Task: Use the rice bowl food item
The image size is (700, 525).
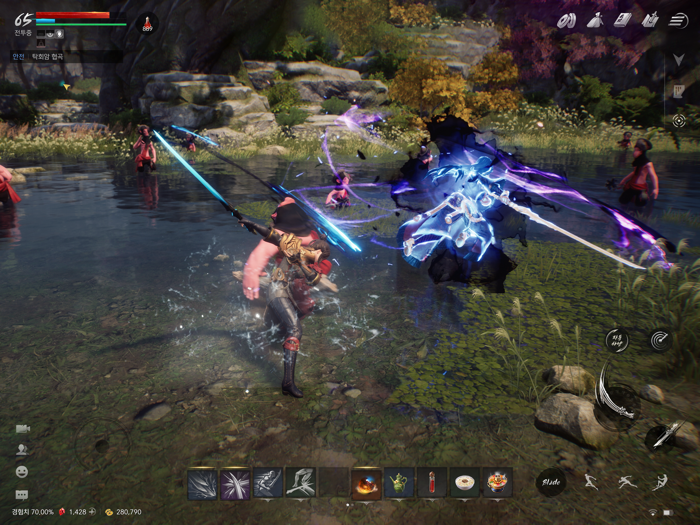Action: click(x=464, y=483)
